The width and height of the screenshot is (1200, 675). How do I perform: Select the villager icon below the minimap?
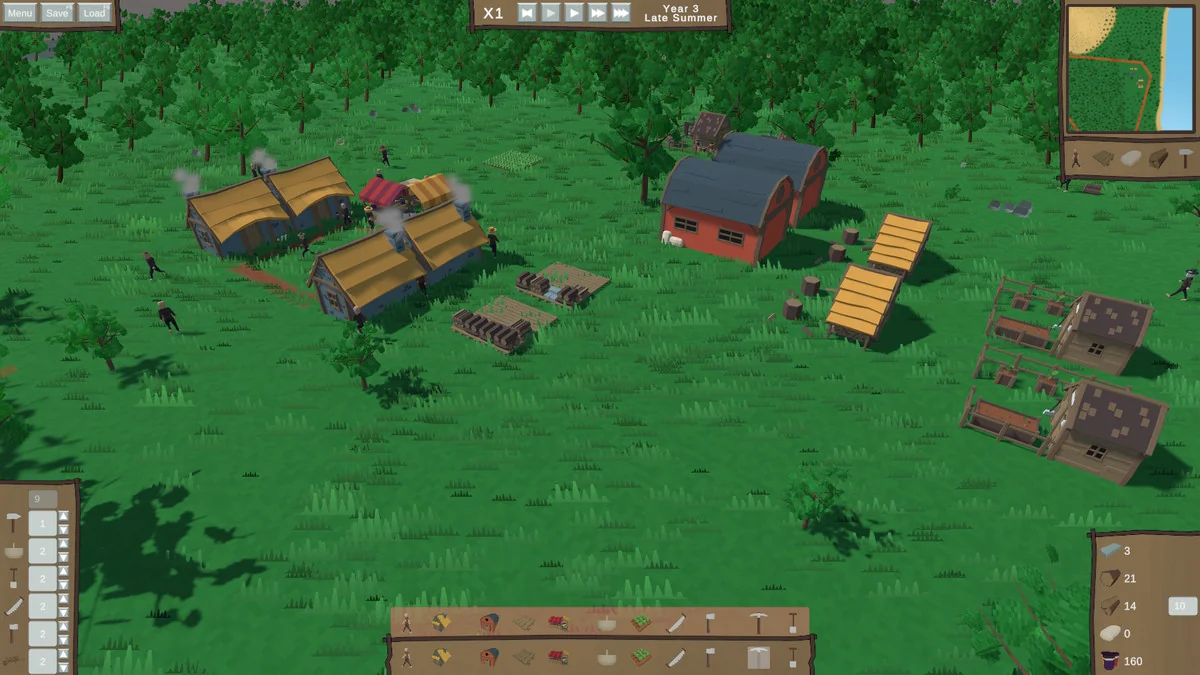click(x=1076, y=158)
